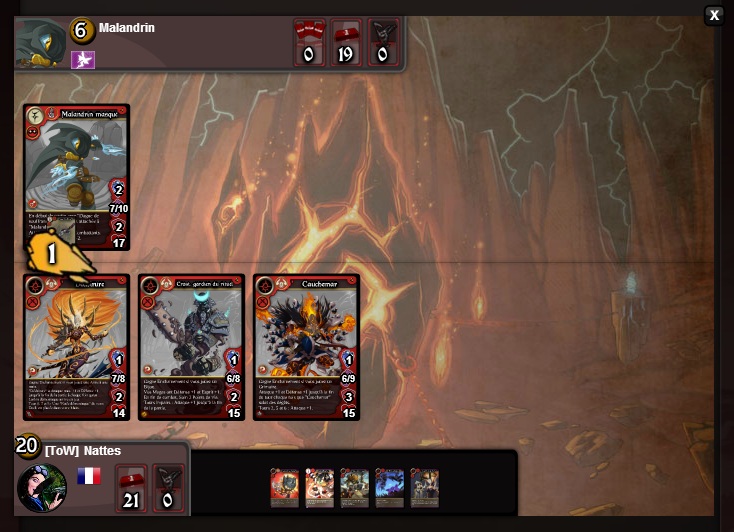
Task: Select the first card thumbnail in hand
Action: coord(285,487)
